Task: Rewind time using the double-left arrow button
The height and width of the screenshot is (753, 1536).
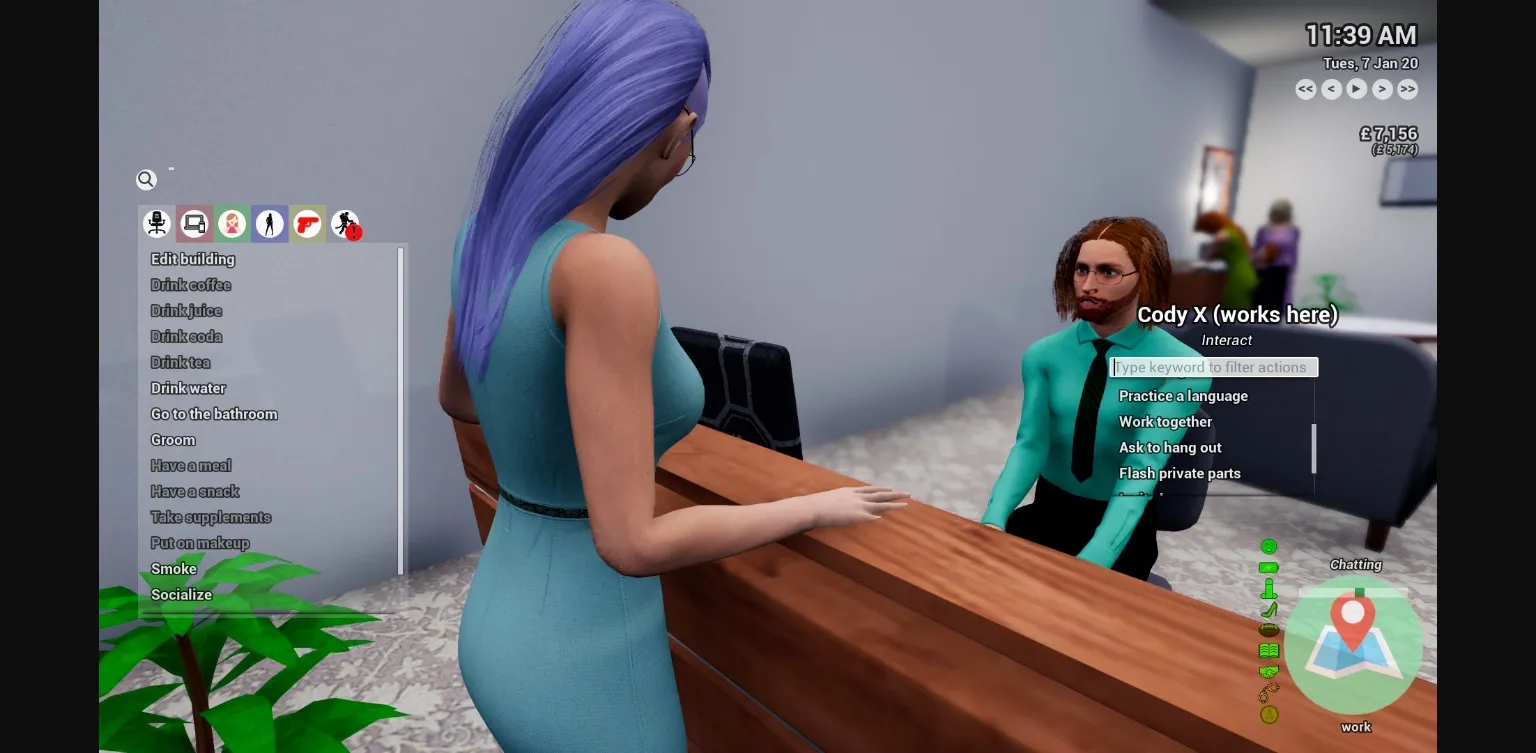Action: 1305,89
